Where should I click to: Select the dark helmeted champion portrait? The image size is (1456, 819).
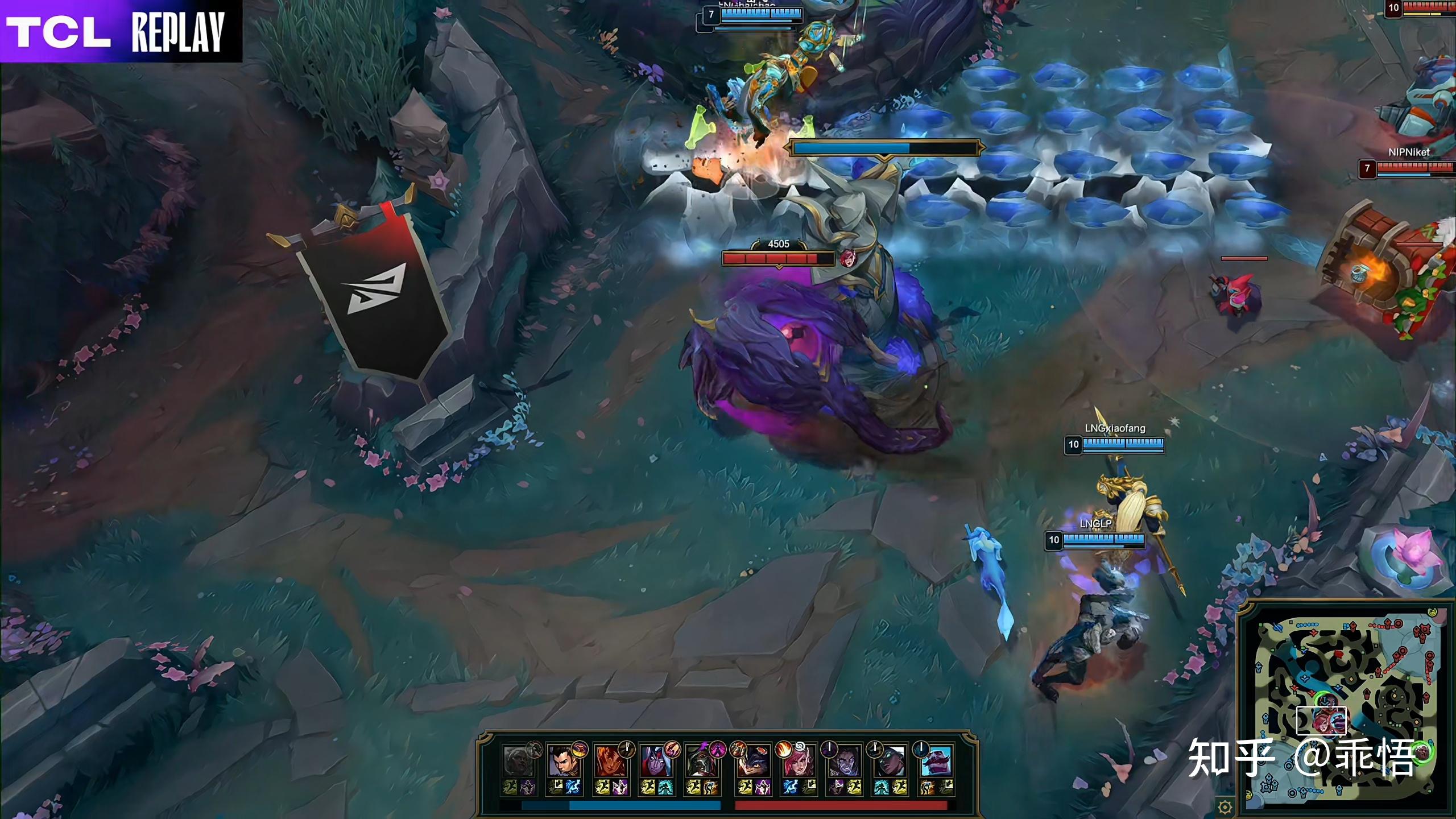[701, 762]
